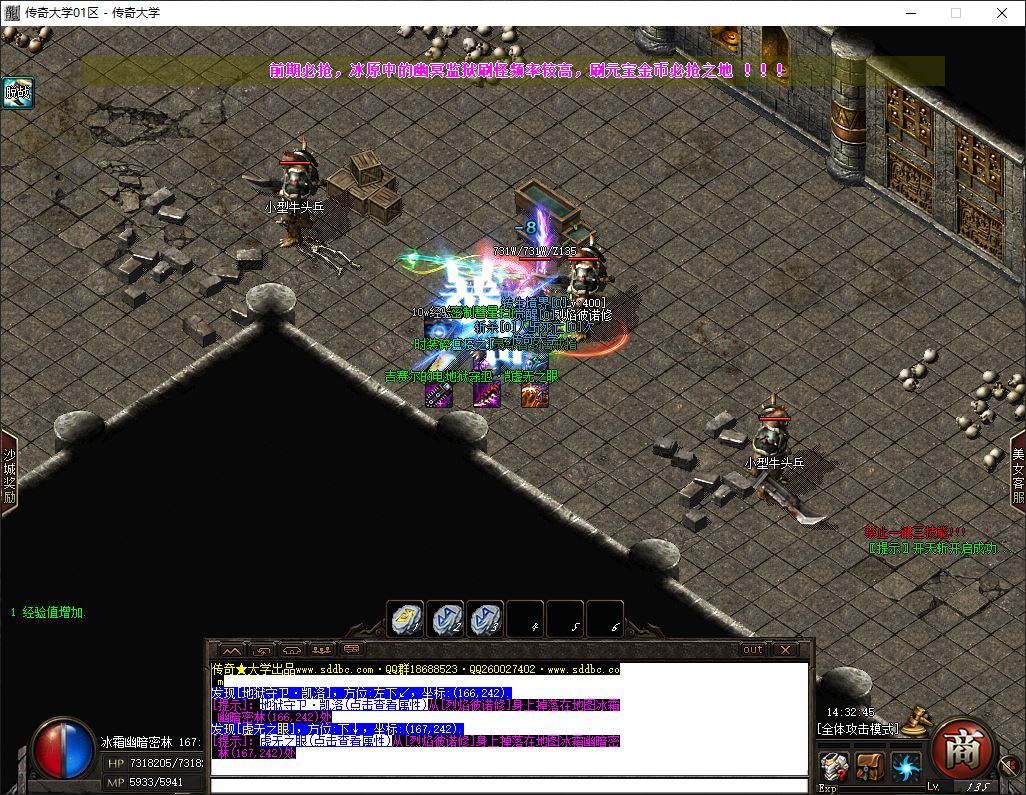Viewport: 1026px width, 795px height.
Task: Toggle the 全体攻击模式 attack mode label
Action: click(x=858, y=729)
